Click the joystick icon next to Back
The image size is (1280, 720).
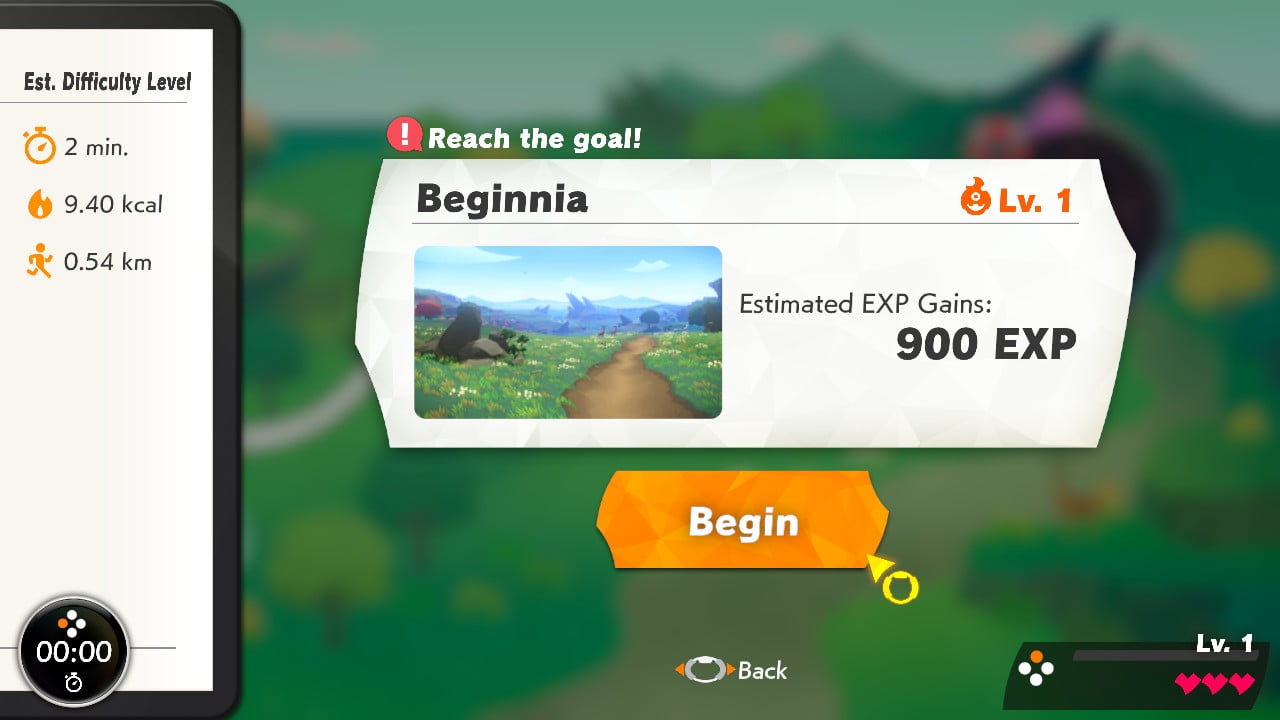tap(703, 671)
